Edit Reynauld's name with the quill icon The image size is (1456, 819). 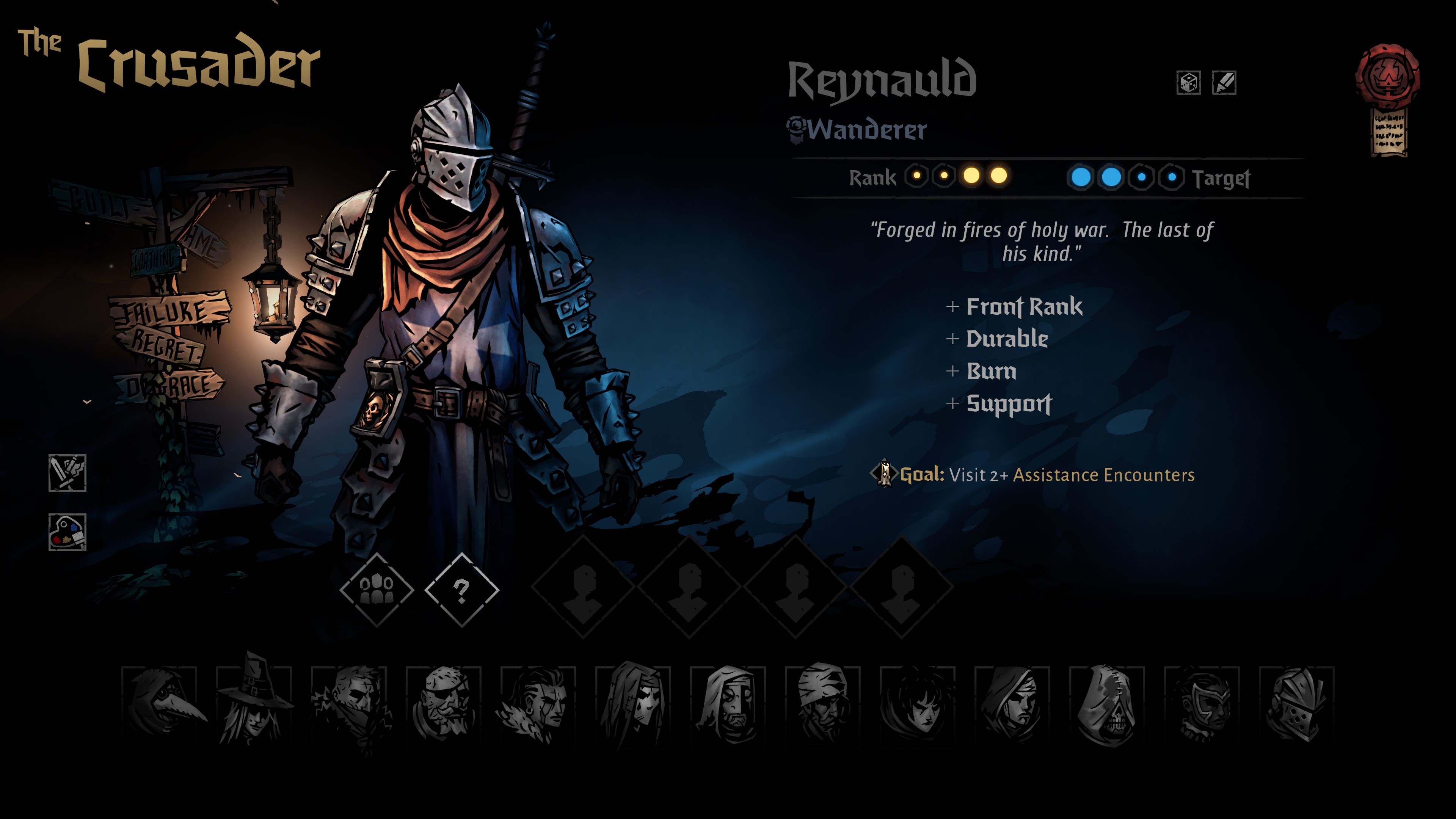1224,83
